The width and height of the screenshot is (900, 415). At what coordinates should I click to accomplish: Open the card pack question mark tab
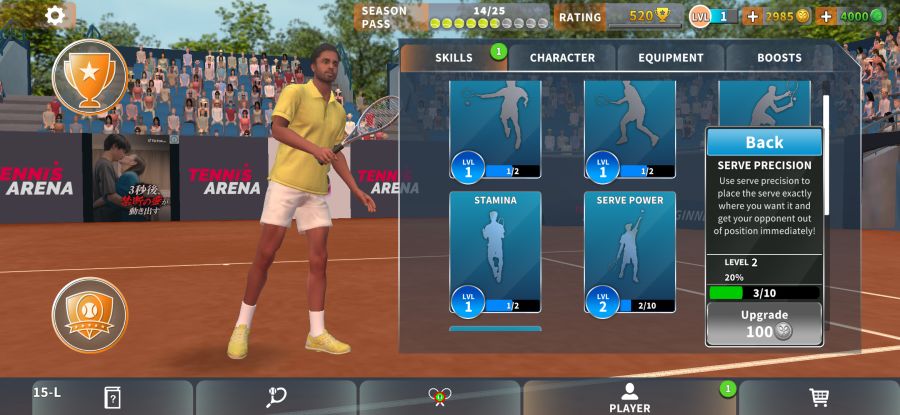tap(112, 397)
